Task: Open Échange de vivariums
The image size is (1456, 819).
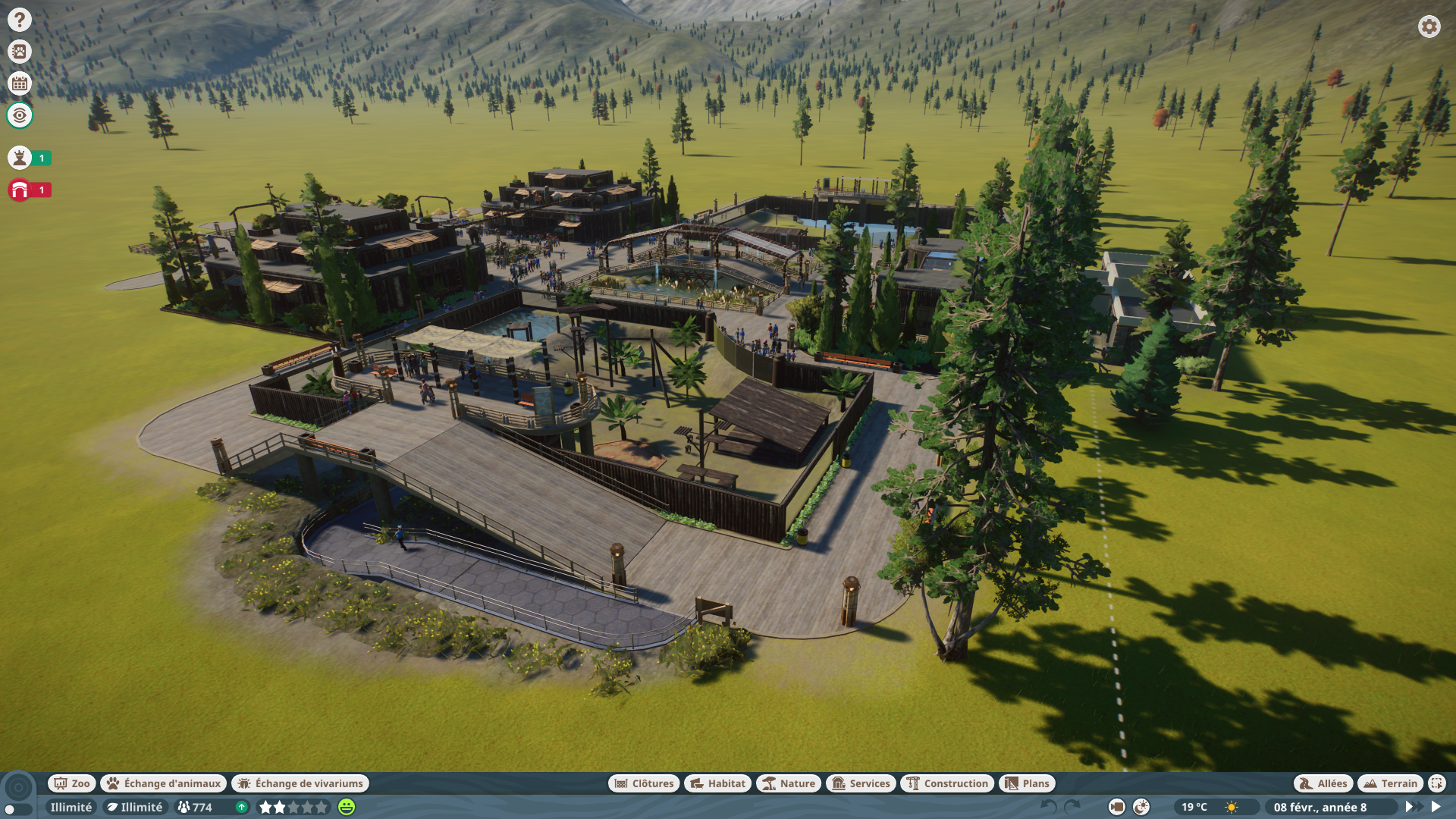Action: click(300, 783)
